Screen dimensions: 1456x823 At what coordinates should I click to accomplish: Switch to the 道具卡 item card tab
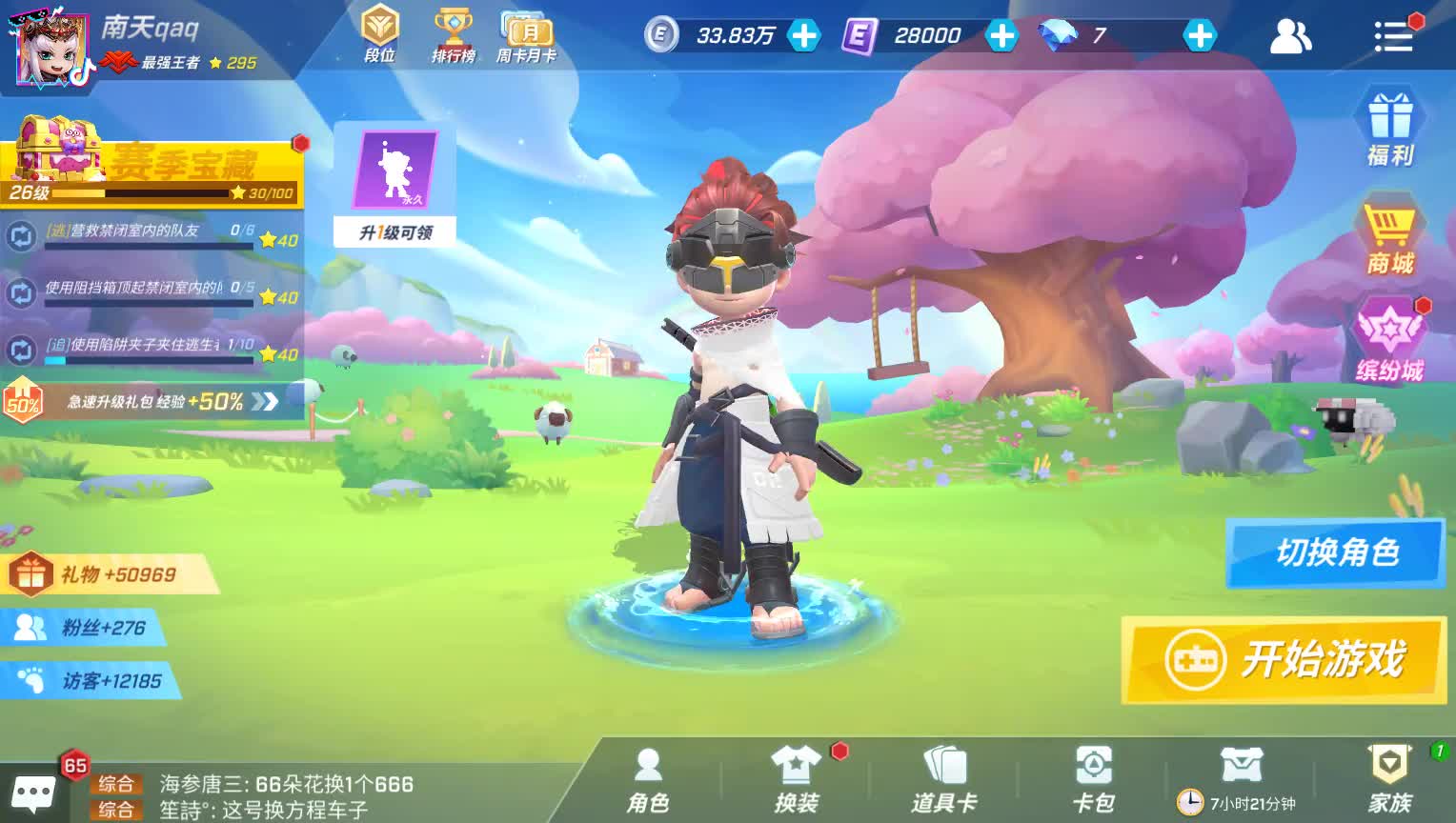(946, 776)
